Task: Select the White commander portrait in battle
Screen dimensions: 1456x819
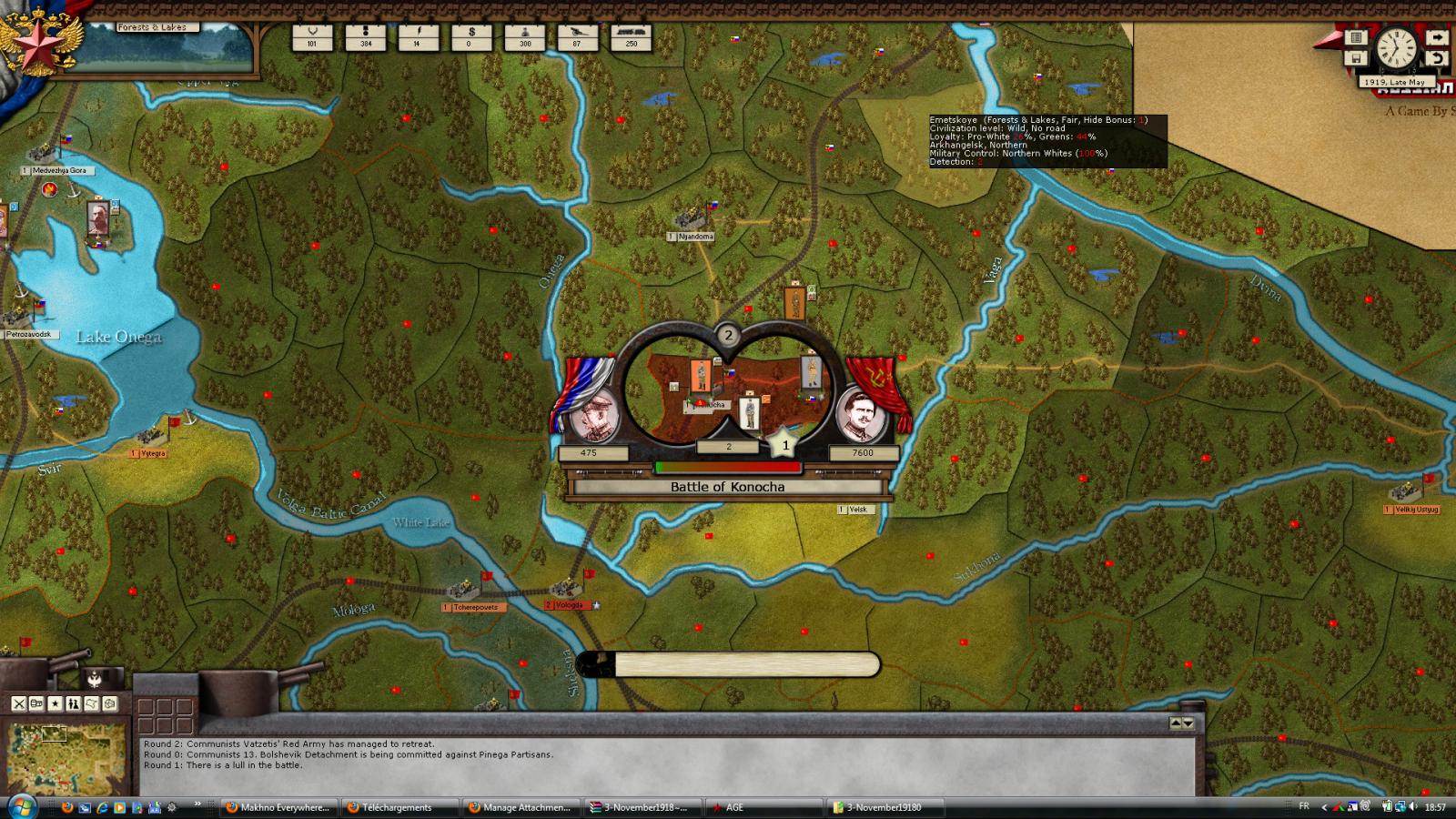Action: click(x=594, y=414)
